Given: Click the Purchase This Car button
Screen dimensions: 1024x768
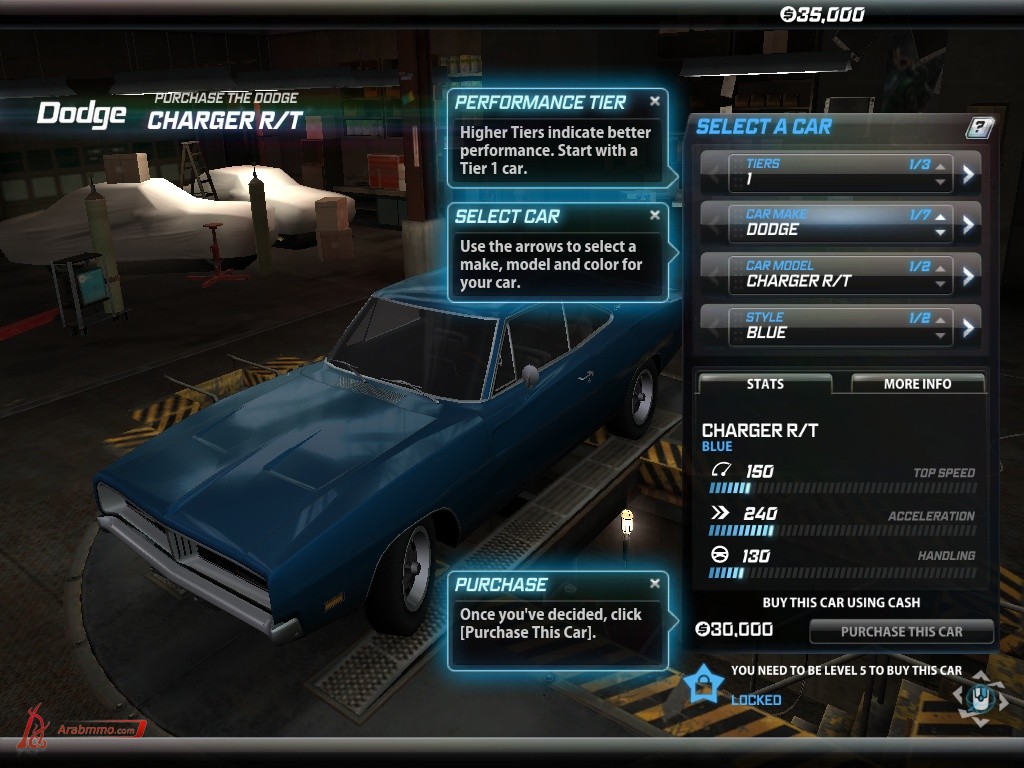Looking at the screenshot, I should click(901, 631).
